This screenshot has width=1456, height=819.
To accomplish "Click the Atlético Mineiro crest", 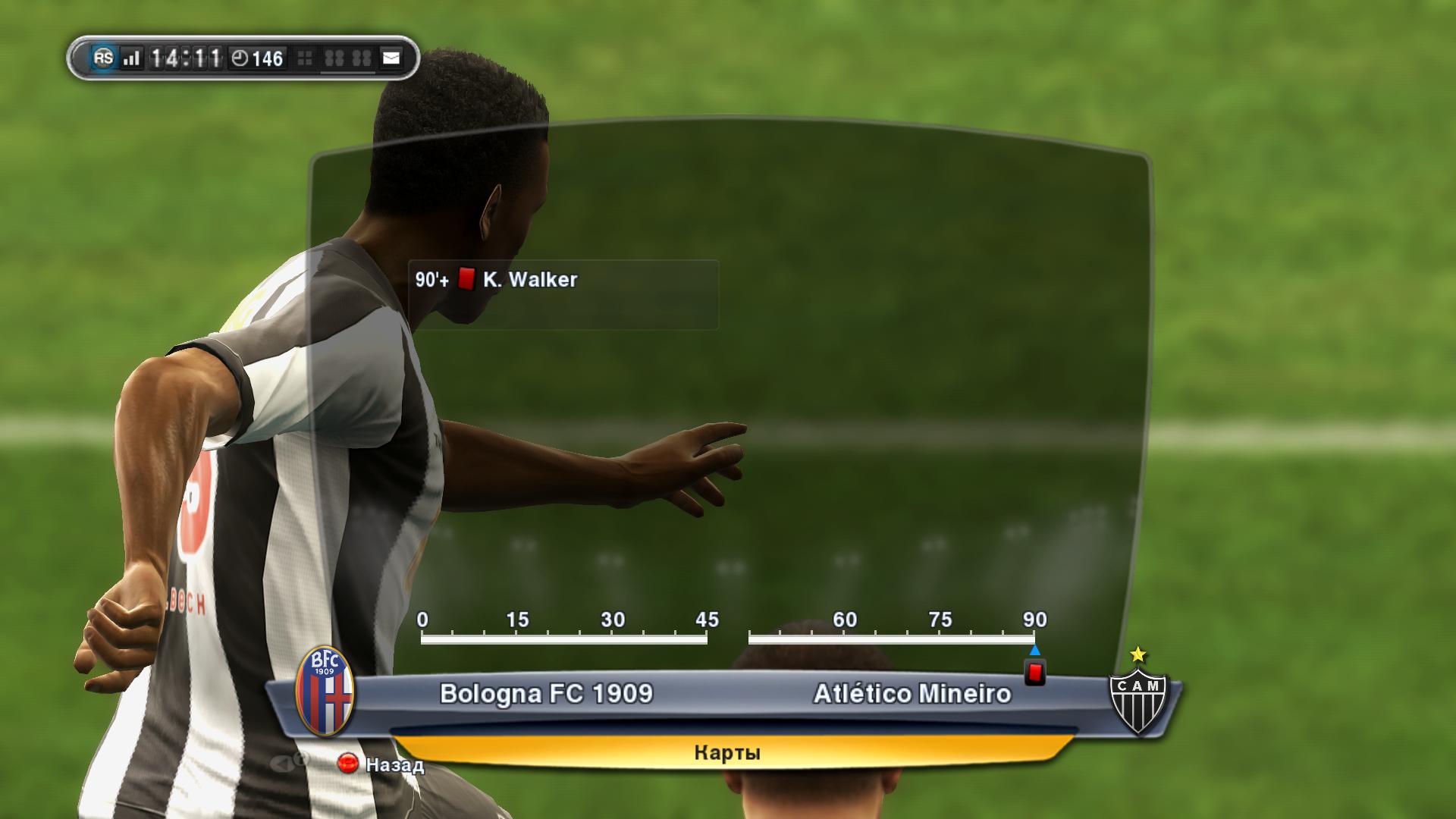I will point(1137,693).
